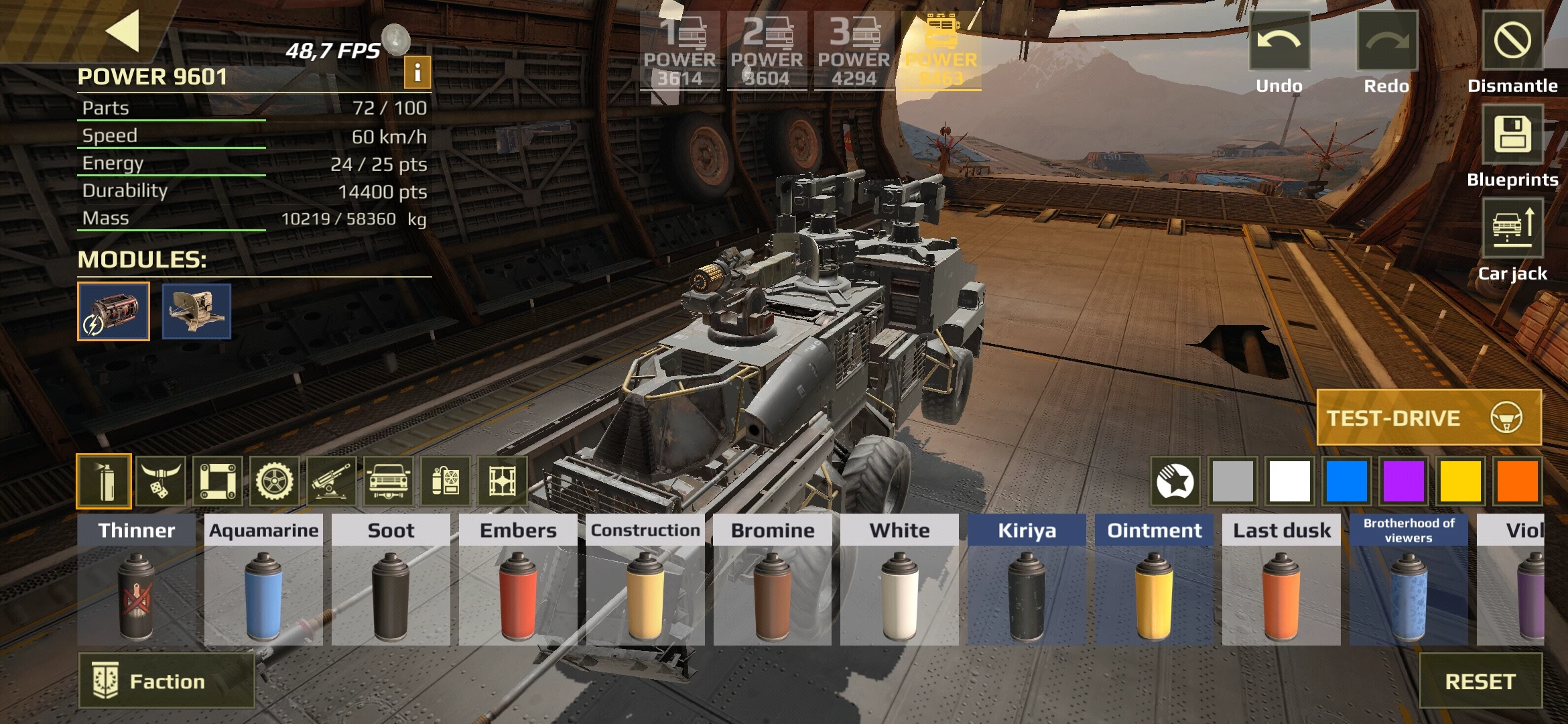Pick the purple color swatch
1568x724 pixels.
coord(1403,481)
